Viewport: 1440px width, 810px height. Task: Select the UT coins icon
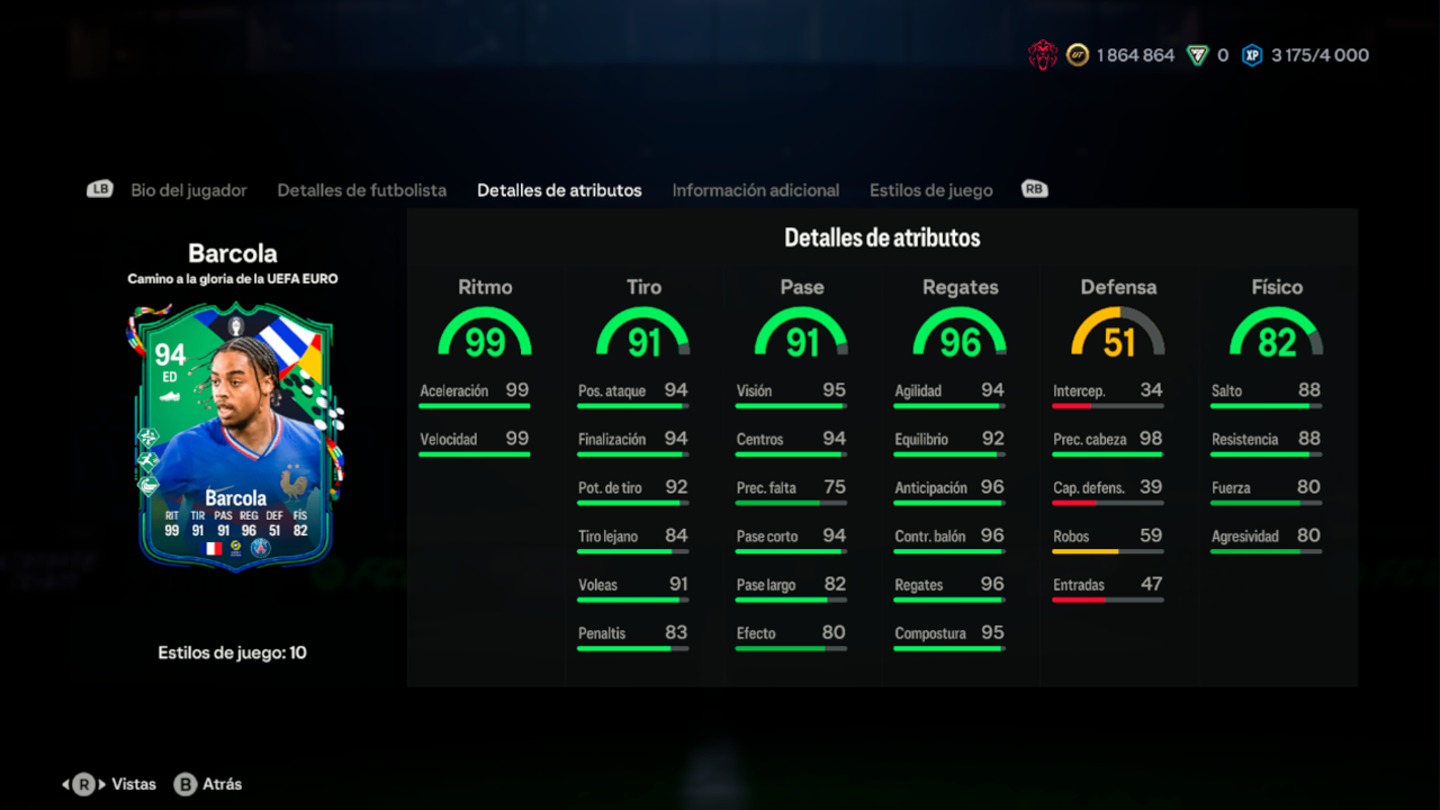tap(1077, 55)
